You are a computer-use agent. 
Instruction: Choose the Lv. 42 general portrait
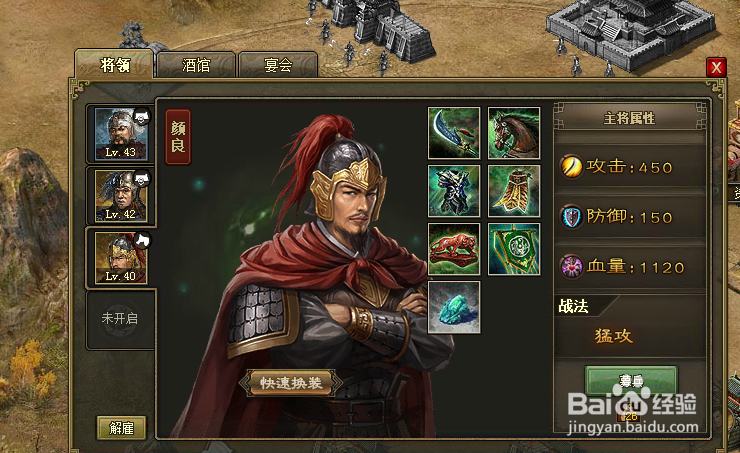pos(120,194)
